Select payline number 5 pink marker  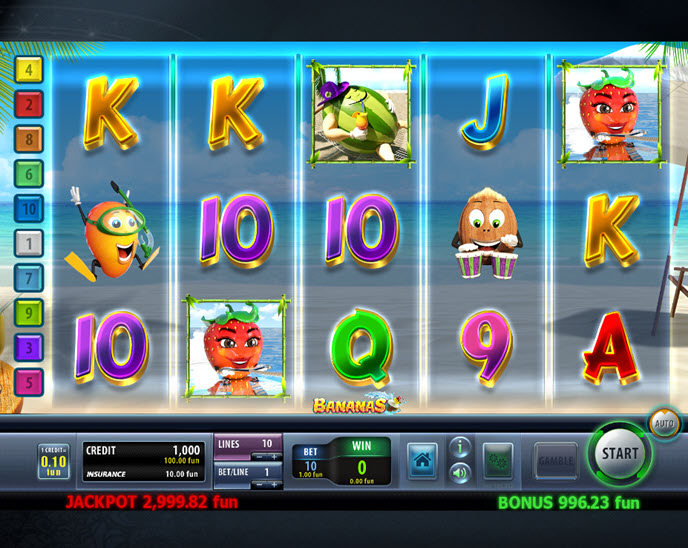click(x=30, y=381)
